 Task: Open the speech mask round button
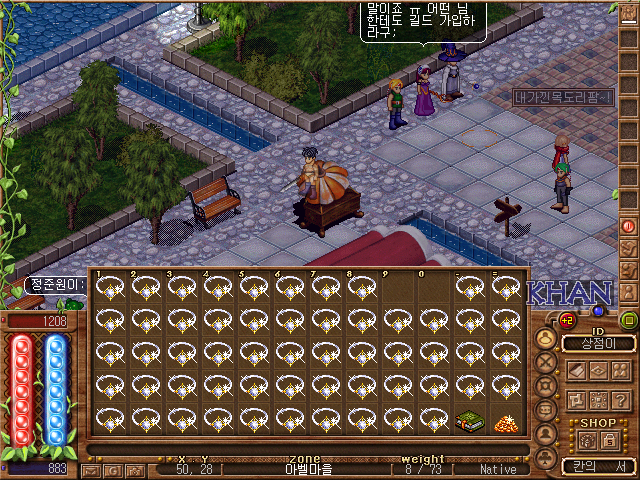point(547,411)
